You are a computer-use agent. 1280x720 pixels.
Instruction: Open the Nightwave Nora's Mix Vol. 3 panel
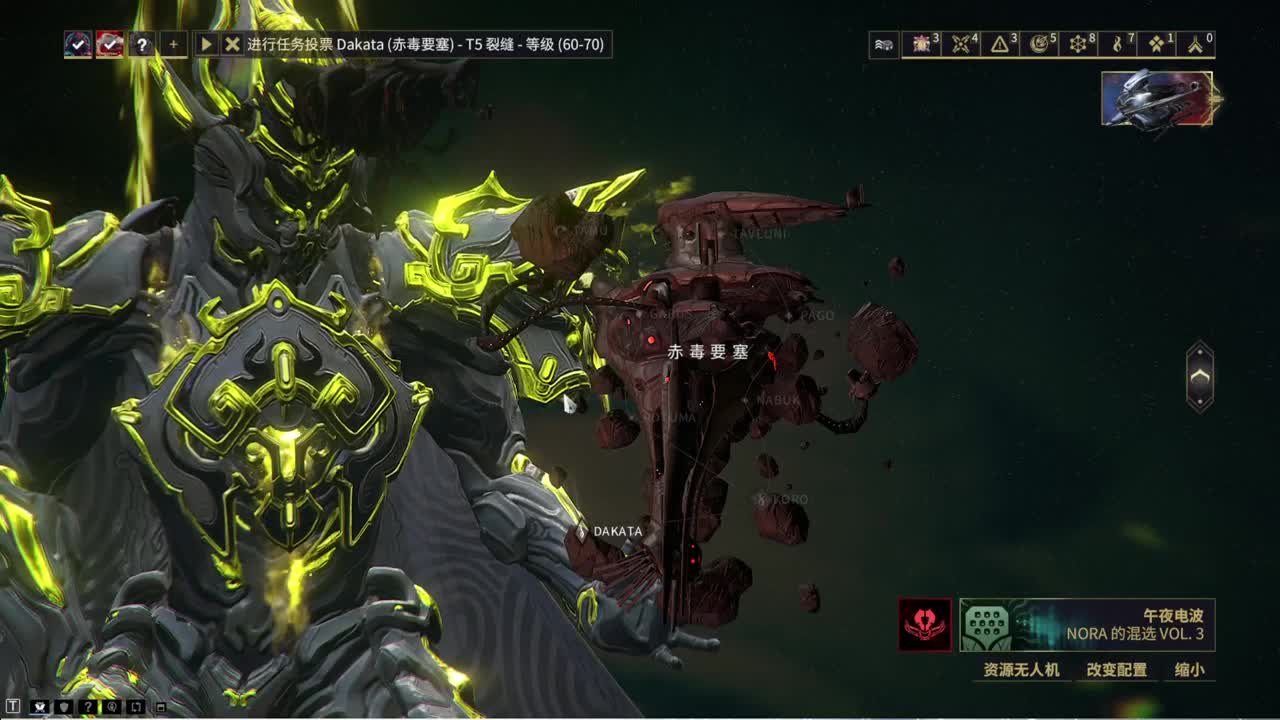click(x=1087, y=625)
